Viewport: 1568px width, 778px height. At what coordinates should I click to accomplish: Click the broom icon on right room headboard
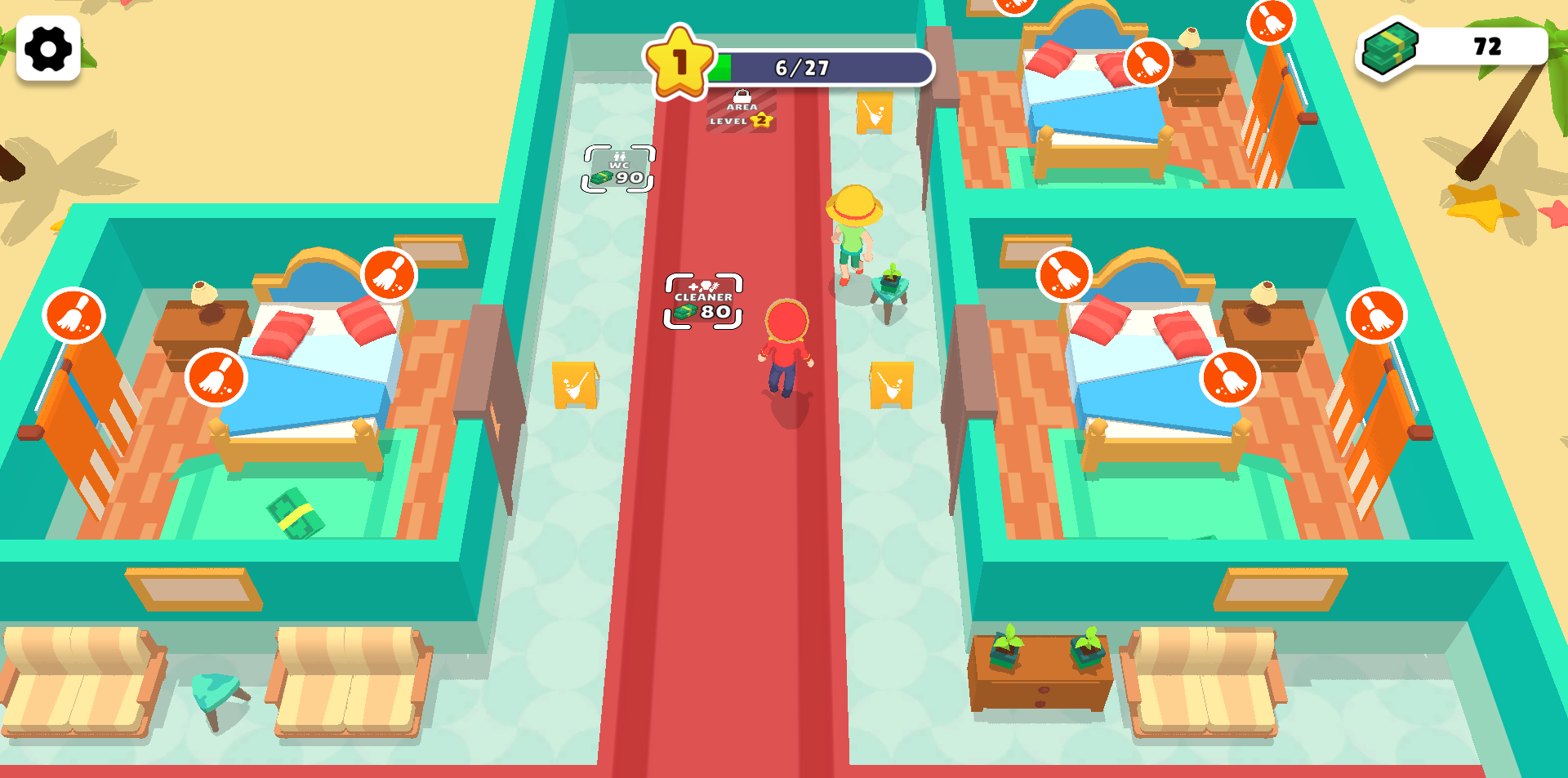[1063, 275]
